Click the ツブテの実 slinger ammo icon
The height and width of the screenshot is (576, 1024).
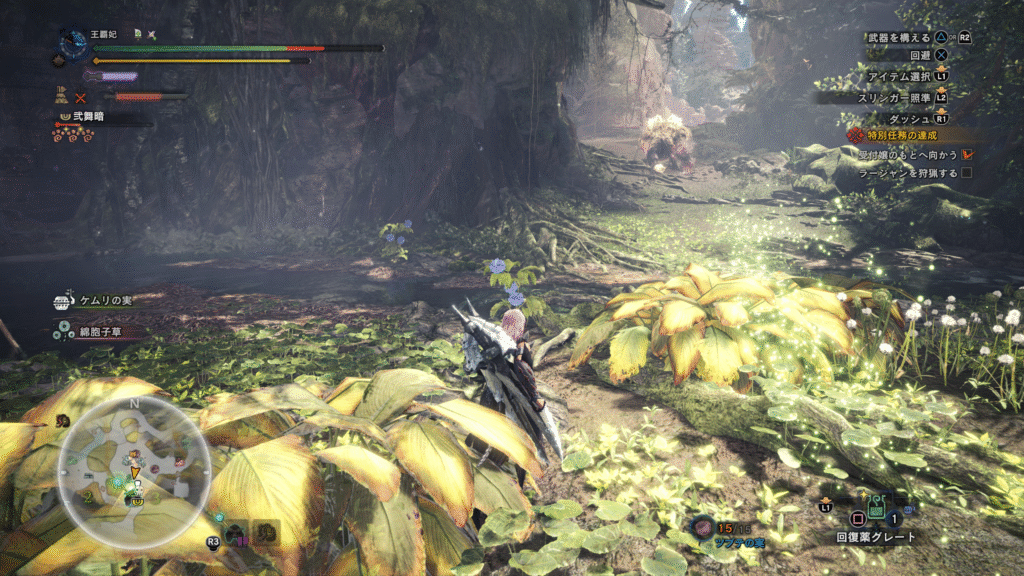[x=703, y=525]
